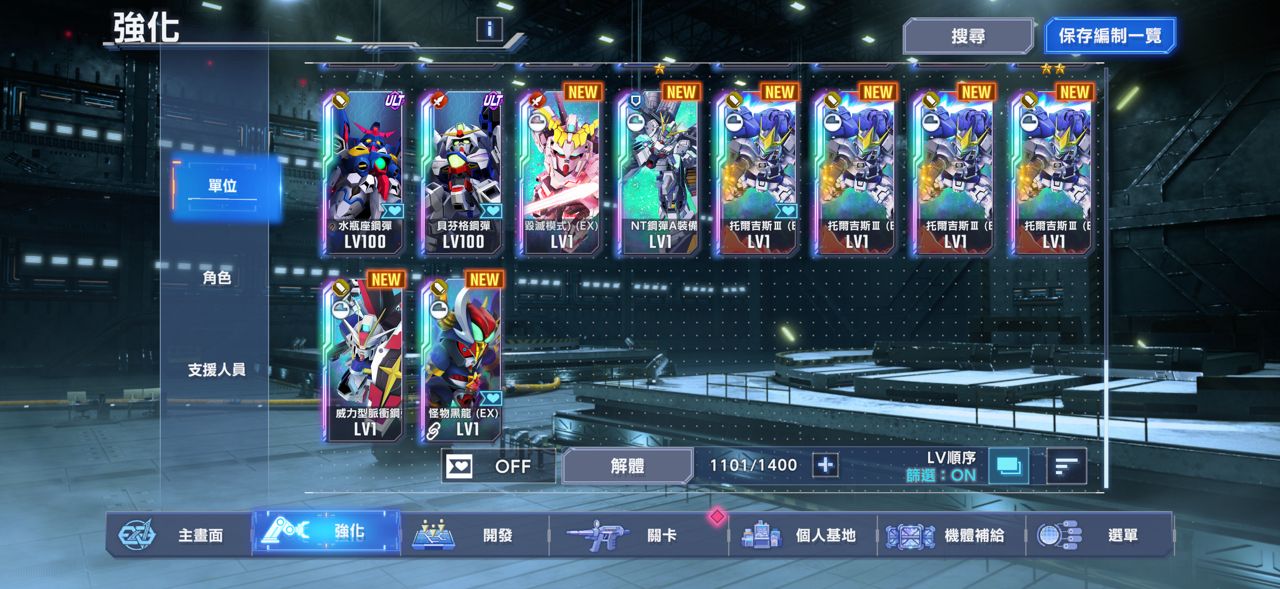This screenshot has width=1280, height=589.
Task: Click the 解體 dismantle button
Action: coord(627,466)
